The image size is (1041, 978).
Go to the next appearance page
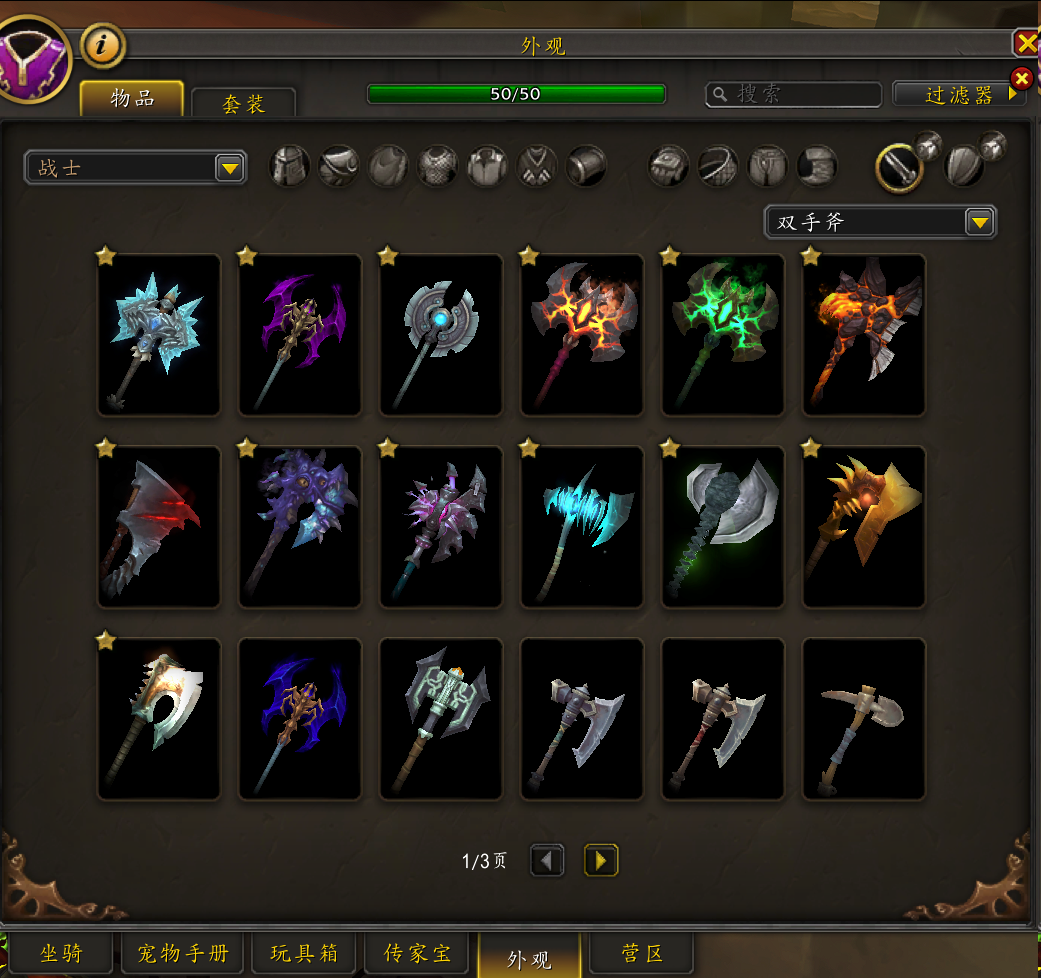pos(601,860)
